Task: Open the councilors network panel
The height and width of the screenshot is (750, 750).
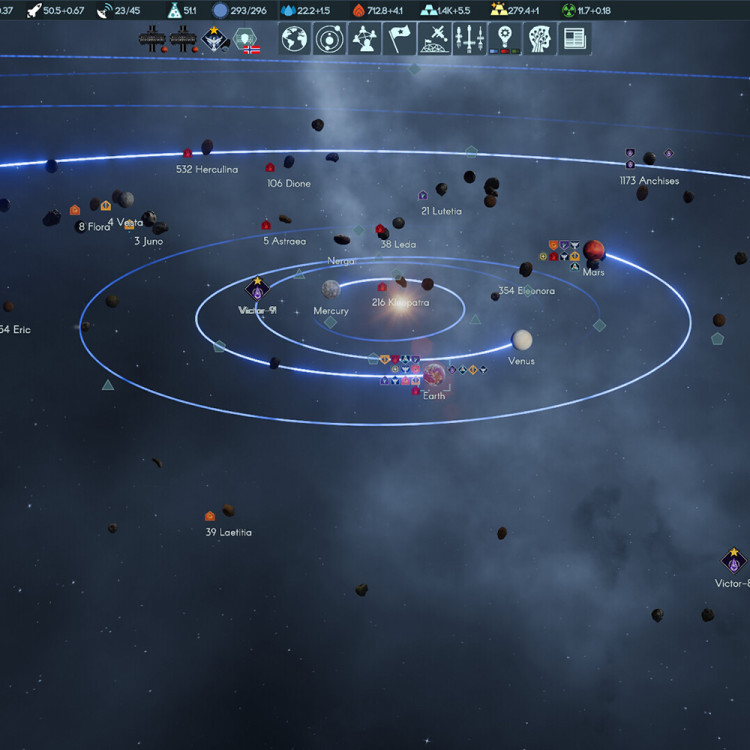Action: click(363, 39)
